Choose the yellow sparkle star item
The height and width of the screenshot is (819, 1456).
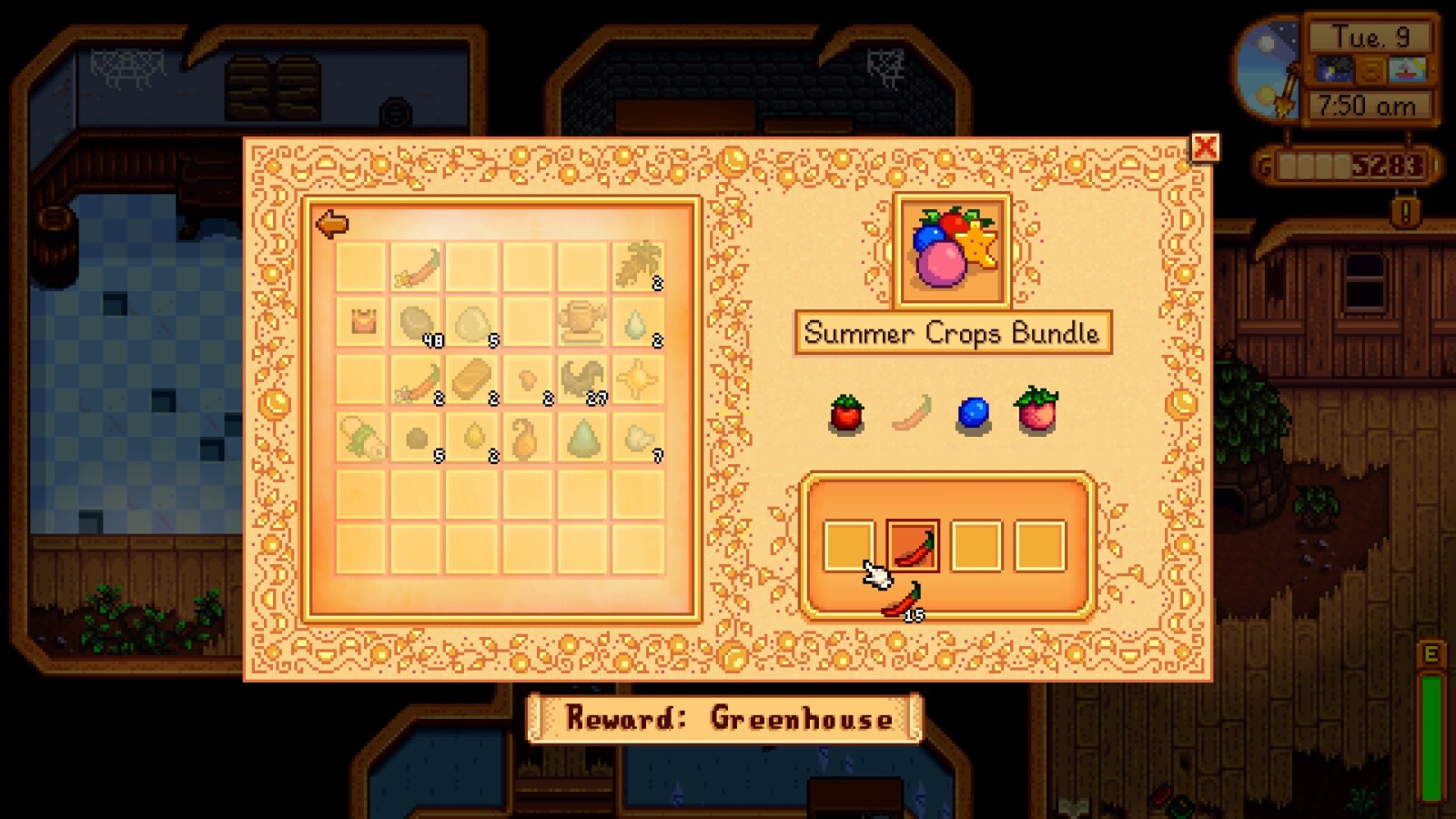[x=638, y=379]
